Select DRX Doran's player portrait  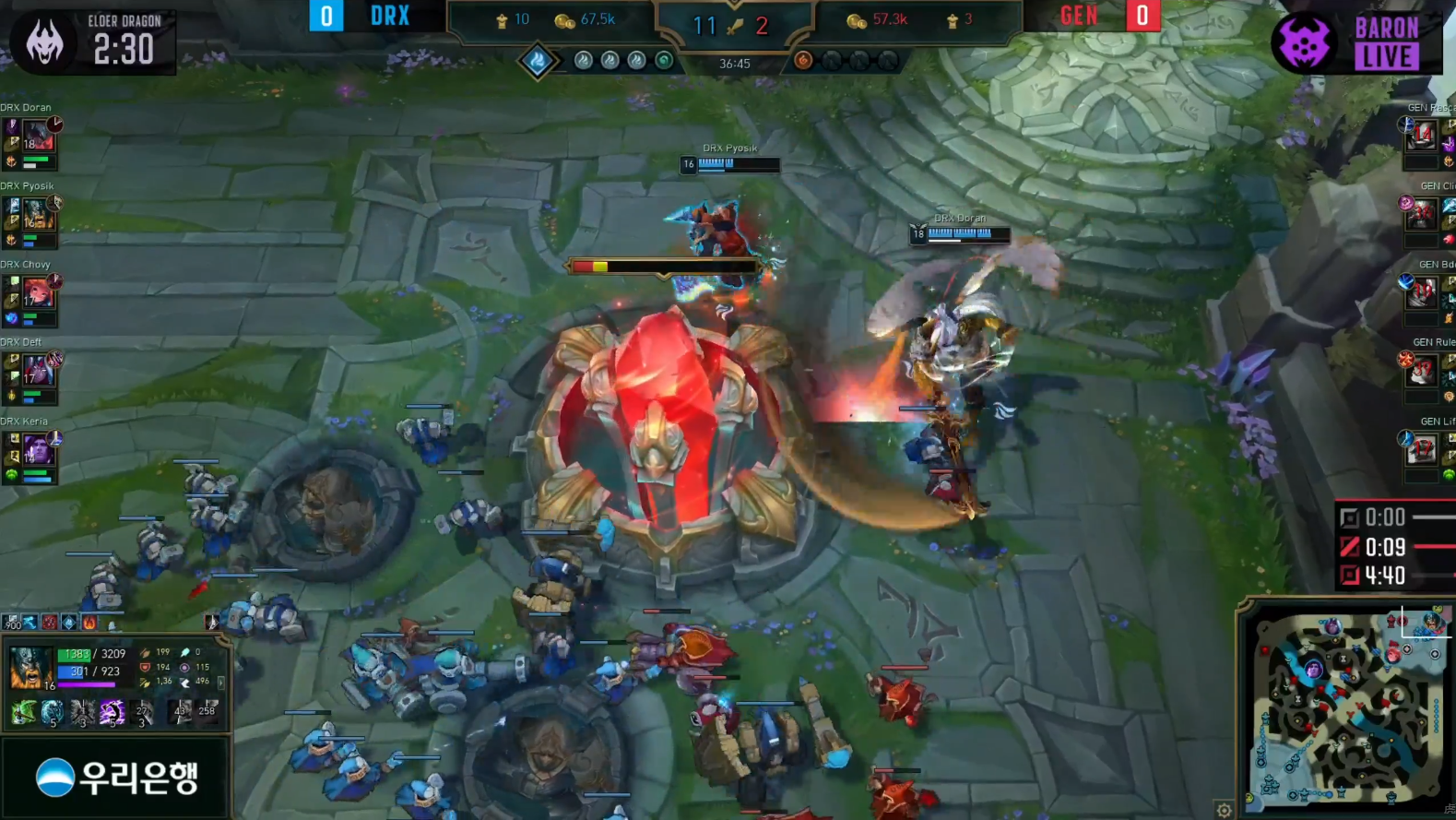pyautogui.click(x=38, y=140)
